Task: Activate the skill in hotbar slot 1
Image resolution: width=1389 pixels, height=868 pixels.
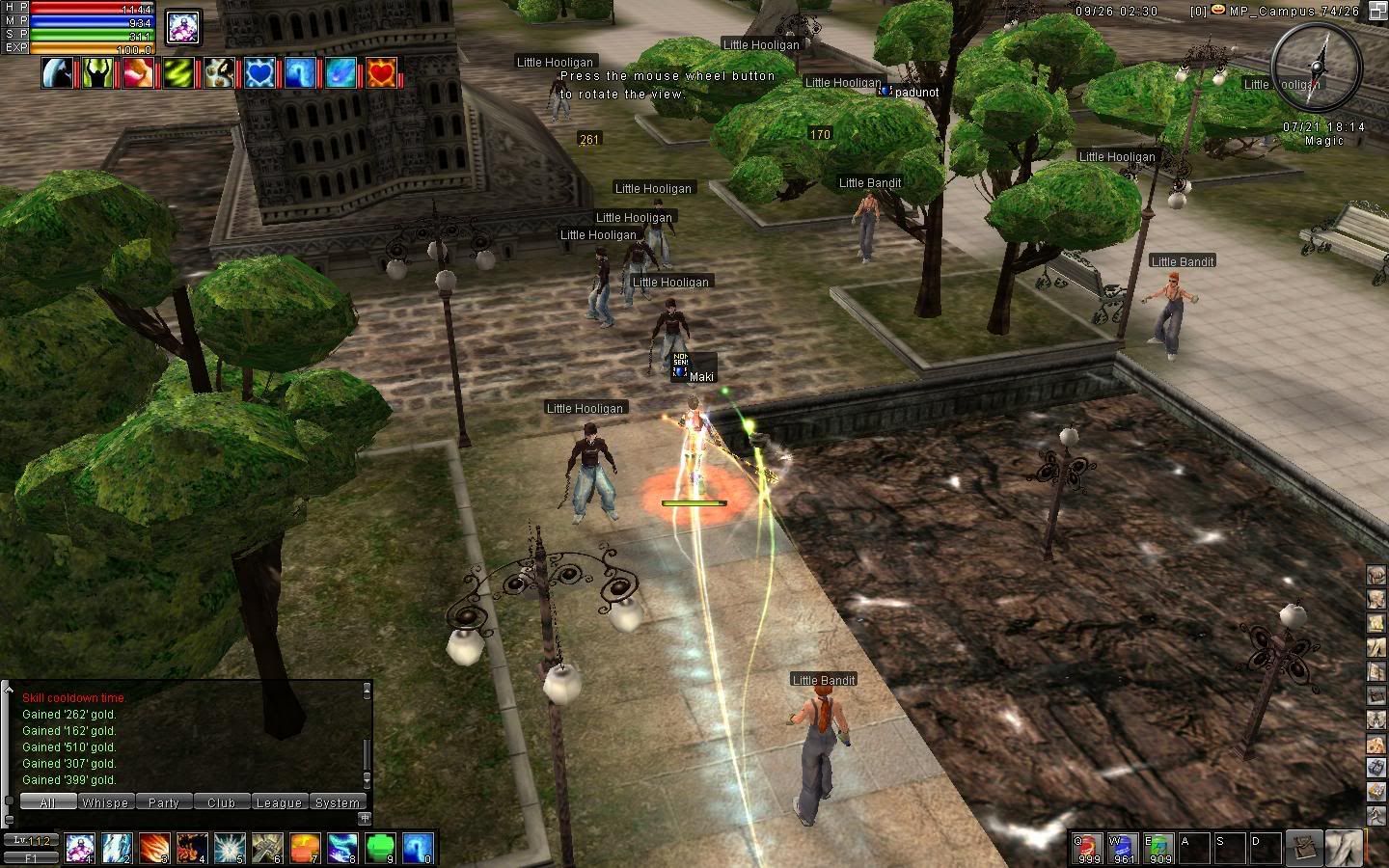Action: [80, 848]
